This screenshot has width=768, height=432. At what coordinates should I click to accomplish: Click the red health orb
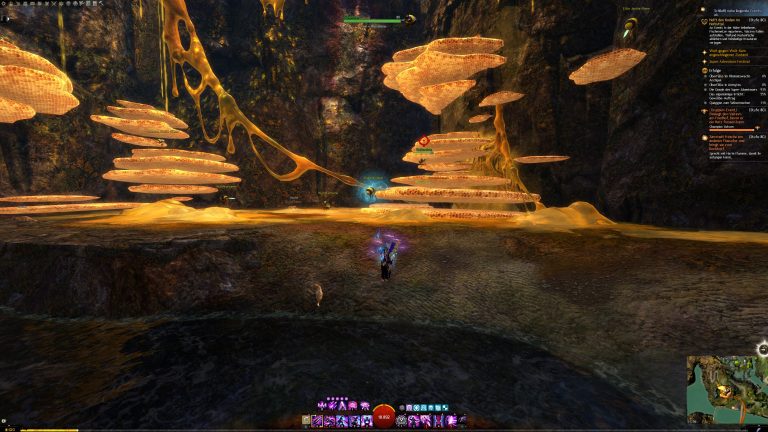click(x=384, y=419)
